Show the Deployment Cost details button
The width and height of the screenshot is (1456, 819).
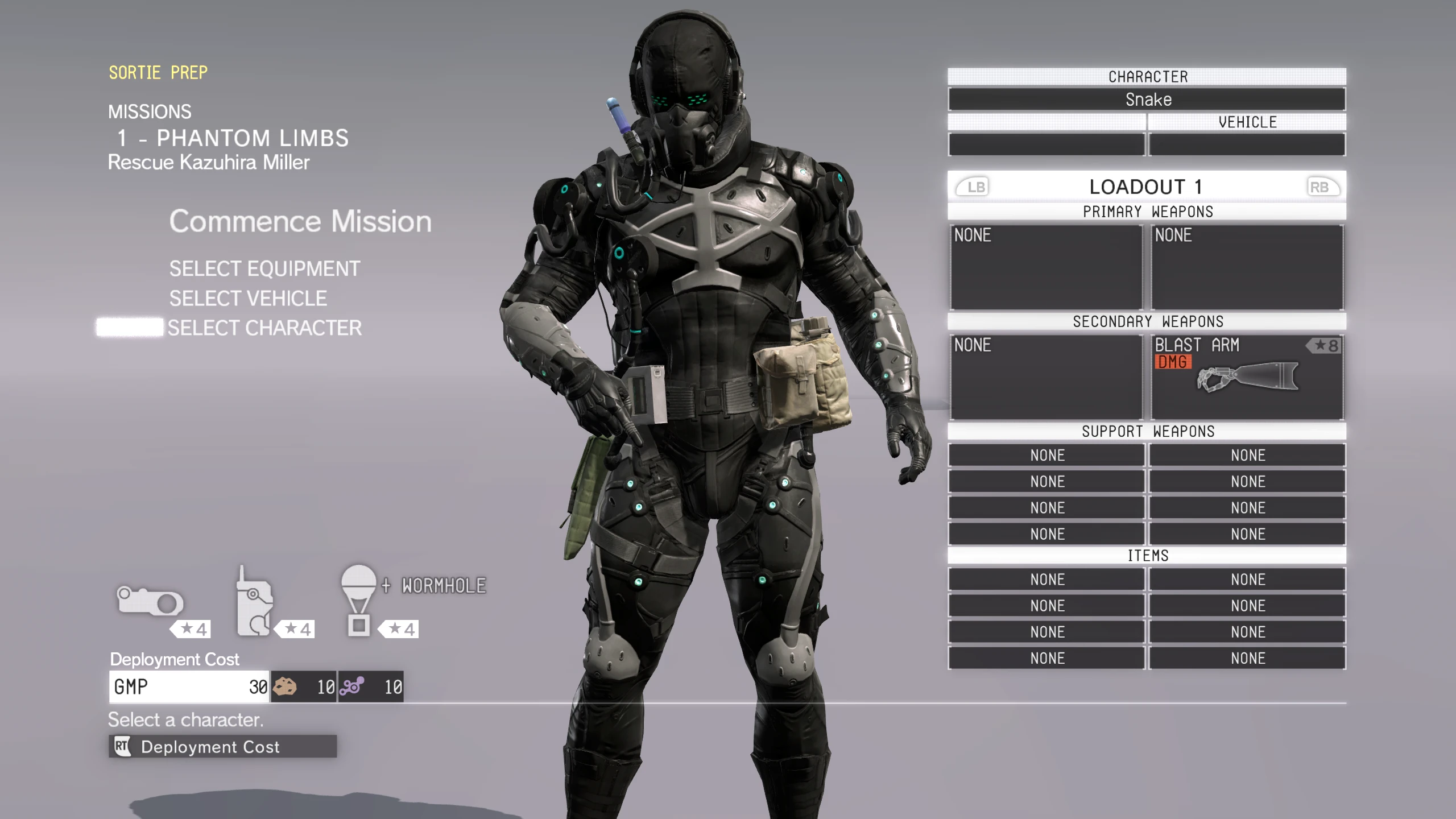pos(222,746)
